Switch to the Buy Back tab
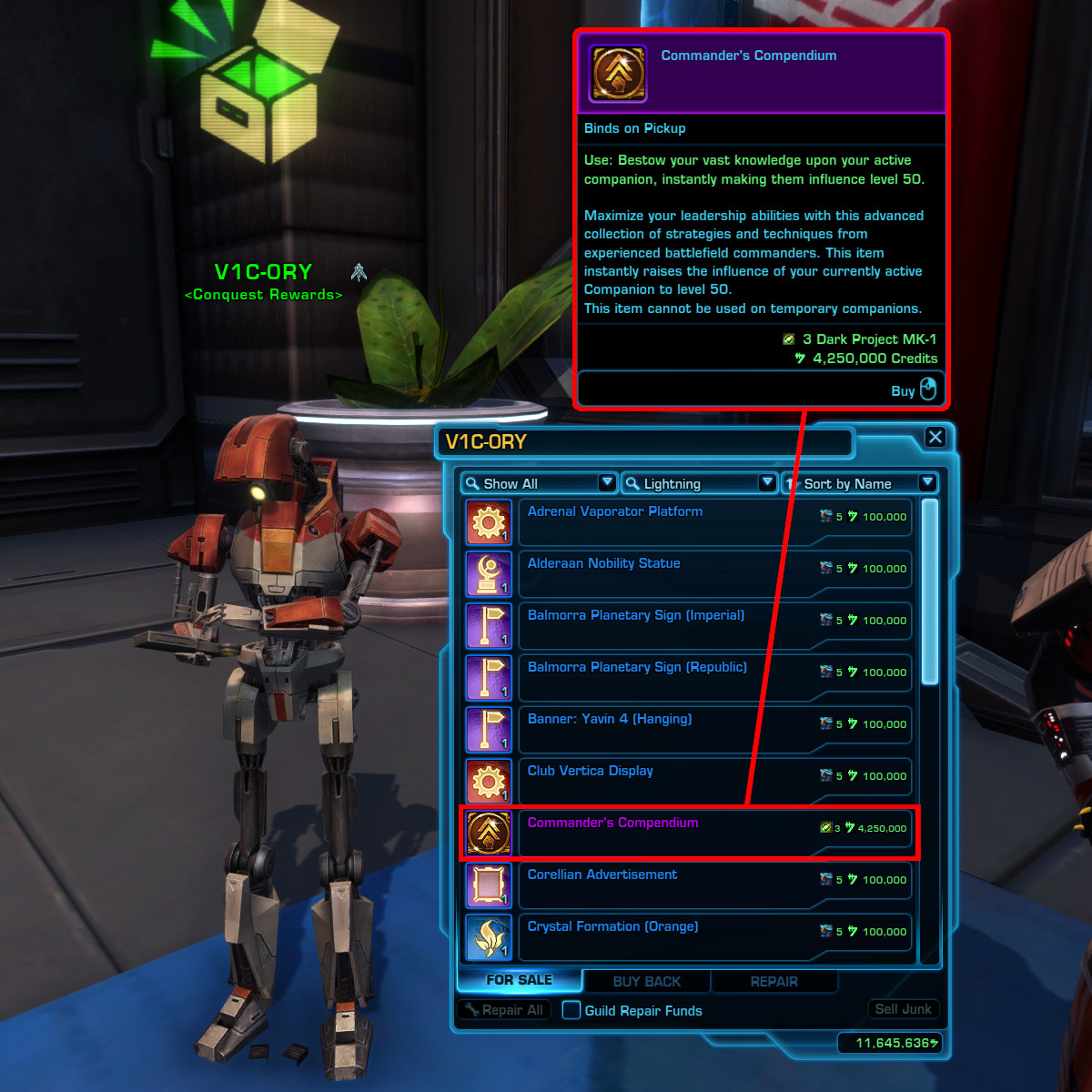Viewport: 1092px width, 1092px height. click(647, 982)
